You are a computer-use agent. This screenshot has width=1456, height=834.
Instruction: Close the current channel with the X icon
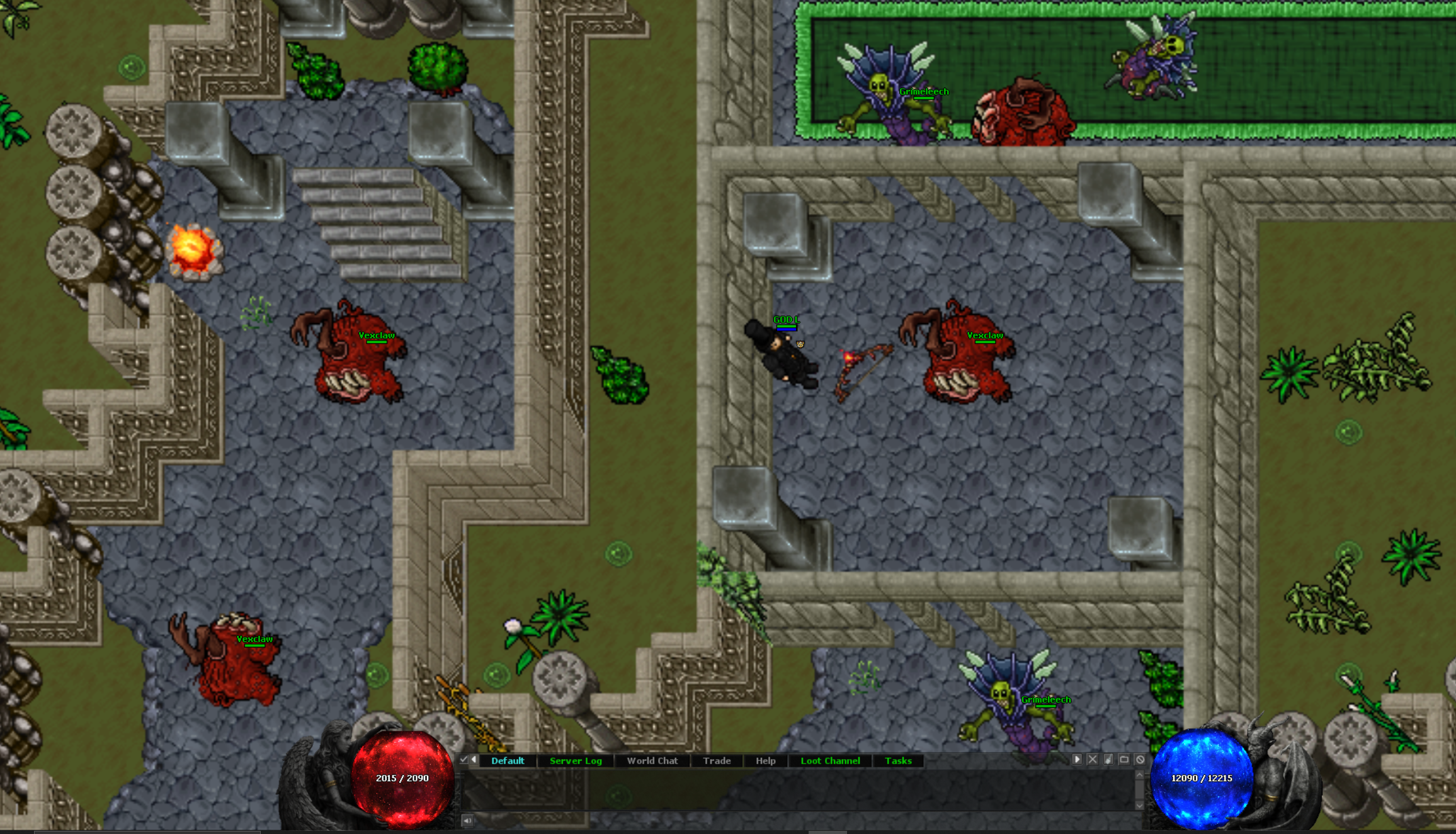tap(1093, 758)
